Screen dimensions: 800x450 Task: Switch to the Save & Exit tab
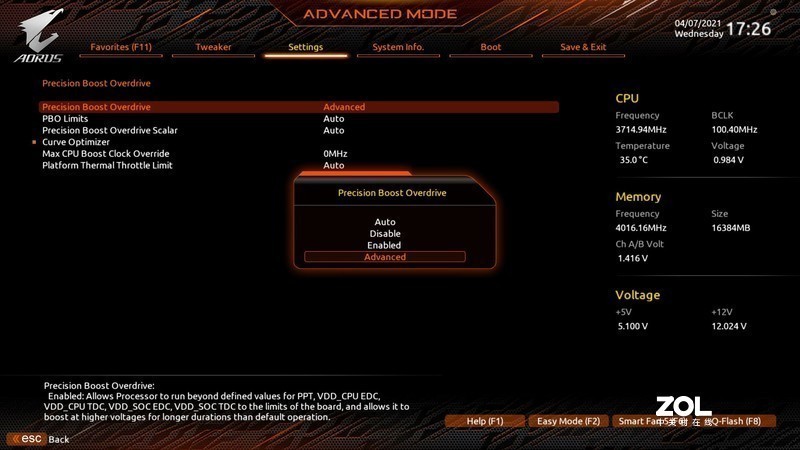tap(583, 47)
